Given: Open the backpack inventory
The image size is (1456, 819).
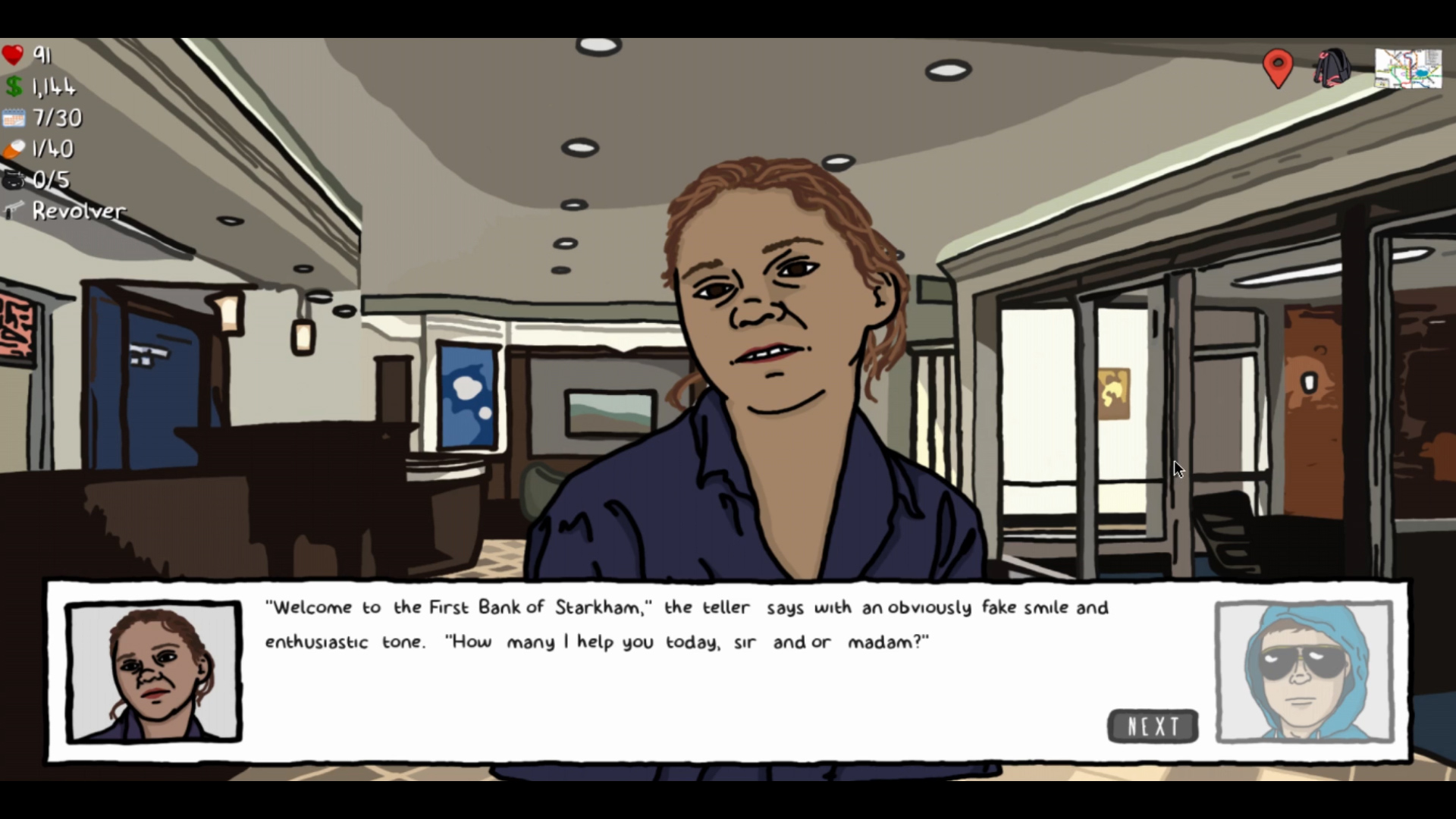Looking at the screenshot, I should tap(1332, 68).
